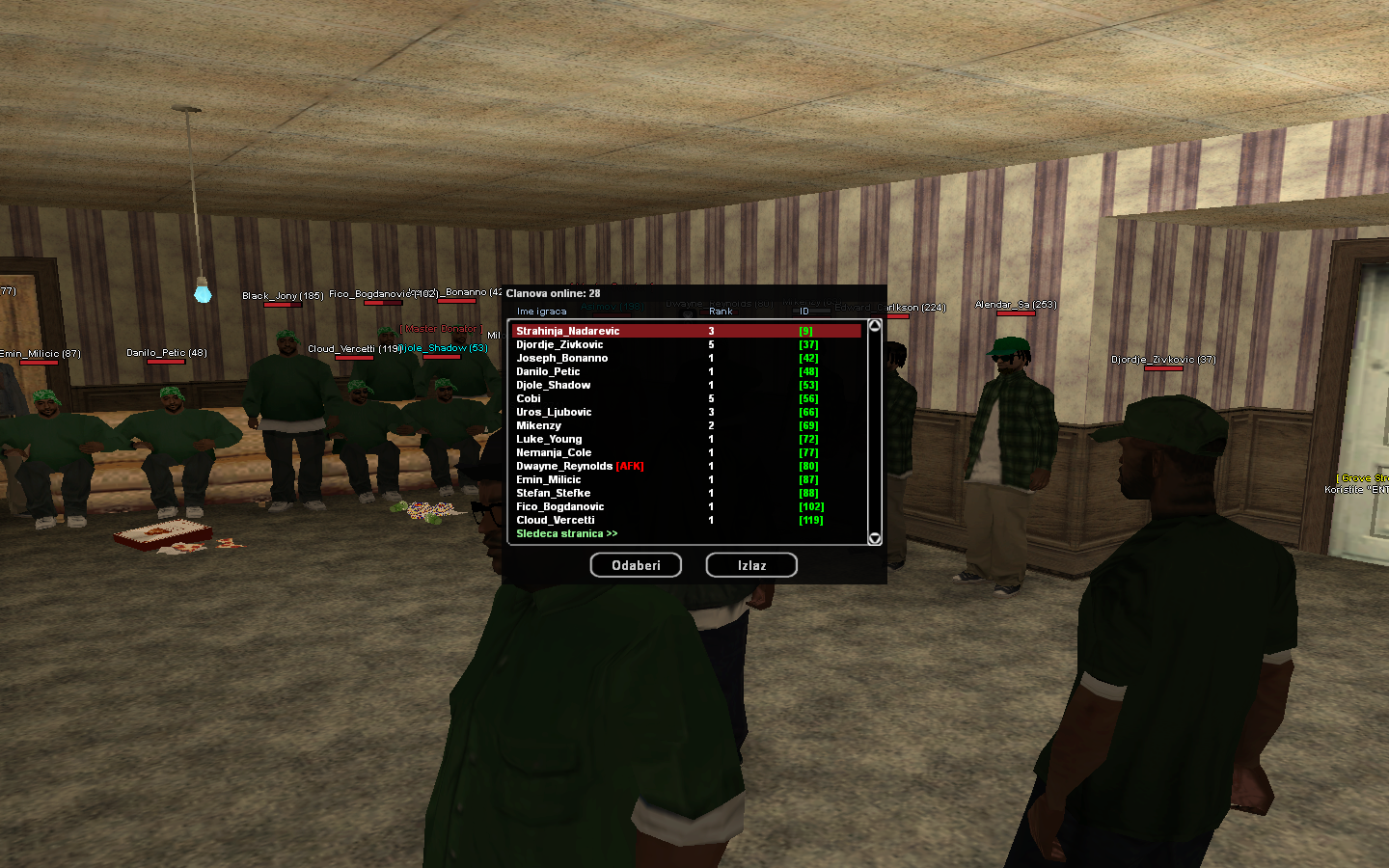Close the dialog with Izlaz

(x=751, y=565)
